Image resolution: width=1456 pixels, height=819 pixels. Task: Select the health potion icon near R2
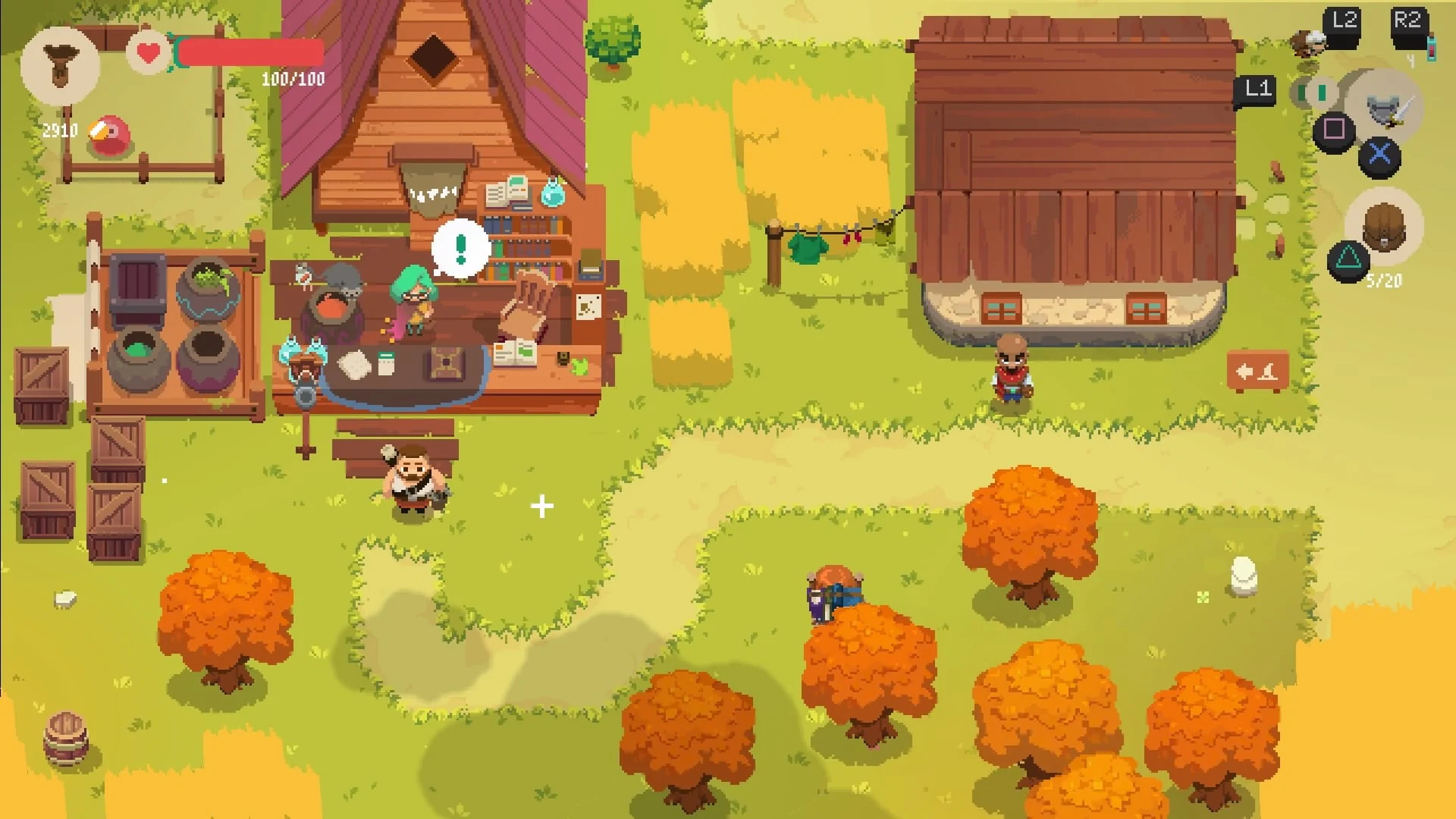point(1432,49)
